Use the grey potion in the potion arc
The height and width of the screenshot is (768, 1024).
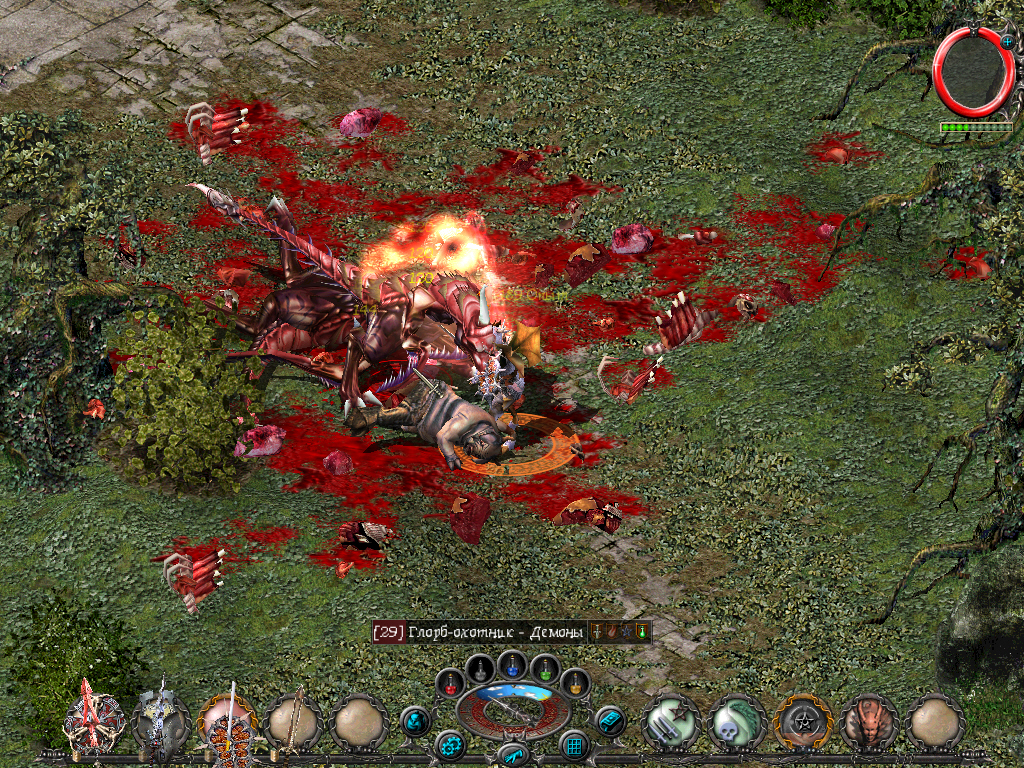(481, 667)
